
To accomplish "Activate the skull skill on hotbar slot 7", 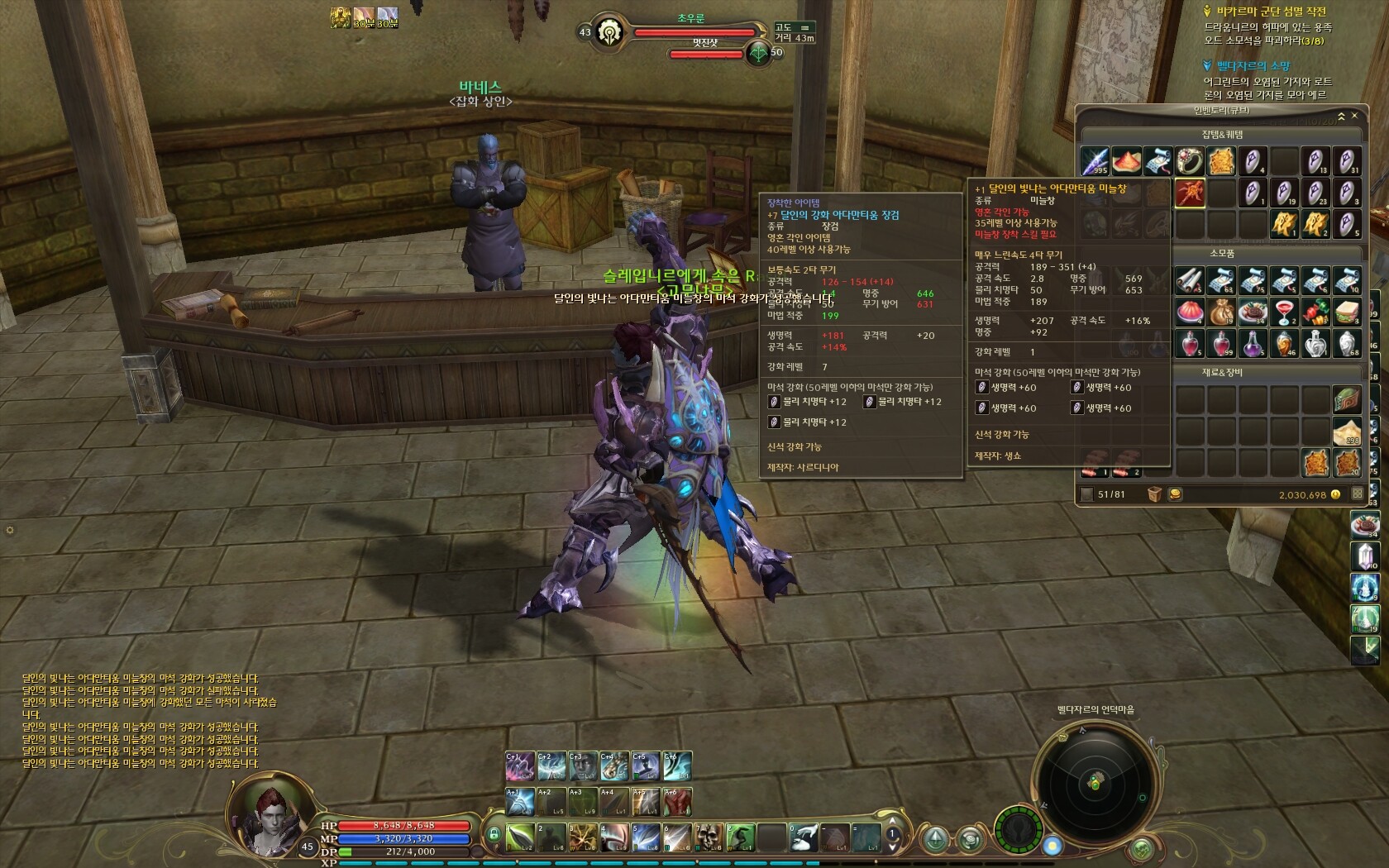I will tap(708, 837).
